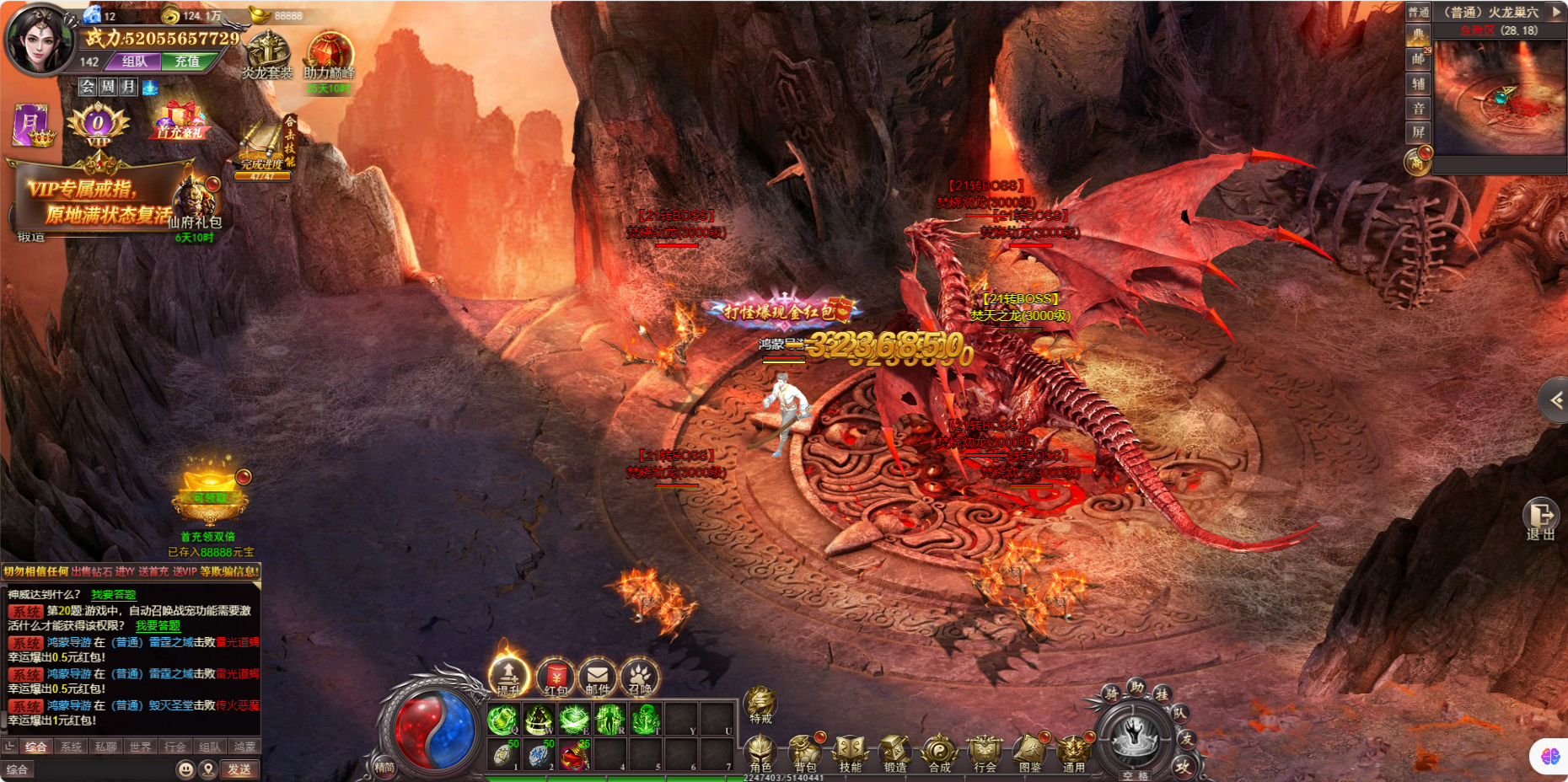1568x782 pixels.
Task: Open the 首充豪礼 first-recharge gift
Action: [x=180, y=121]
